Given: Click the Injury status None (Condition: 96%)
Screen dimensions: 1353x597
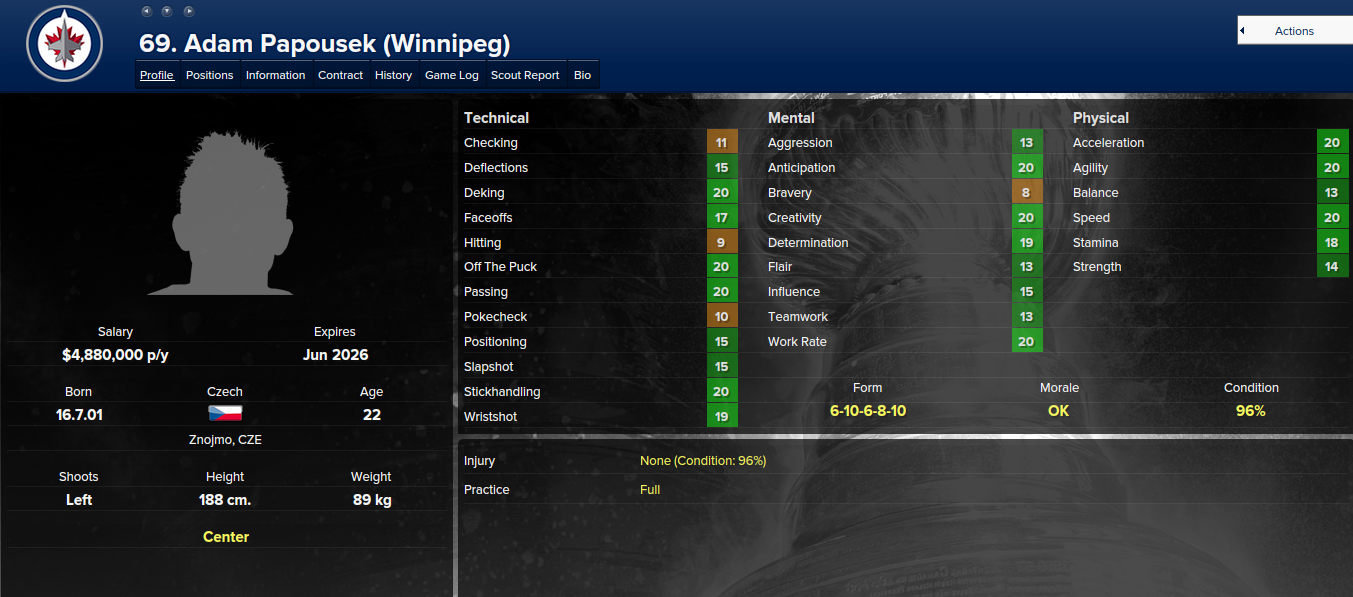Looking at the screenshot, I should click(x=703, y=461).
